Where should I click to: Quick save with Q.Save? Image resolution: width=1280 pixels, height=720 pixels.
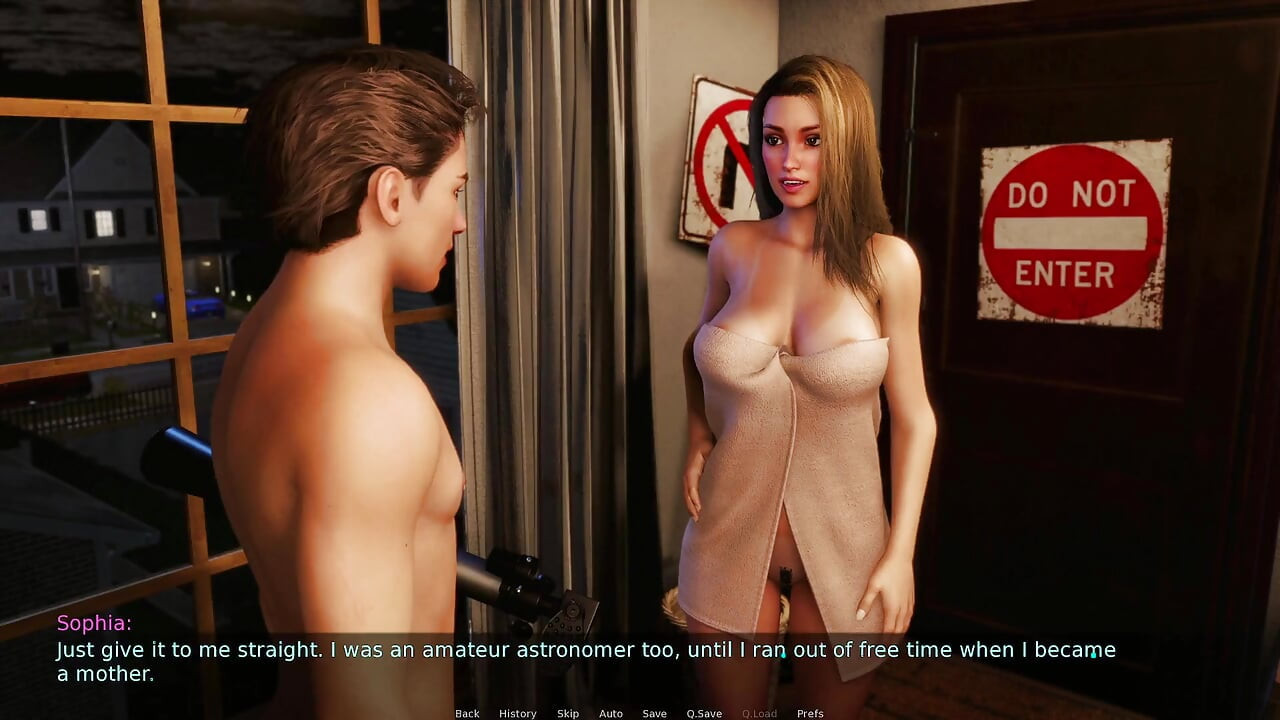[x=704, y=713]
